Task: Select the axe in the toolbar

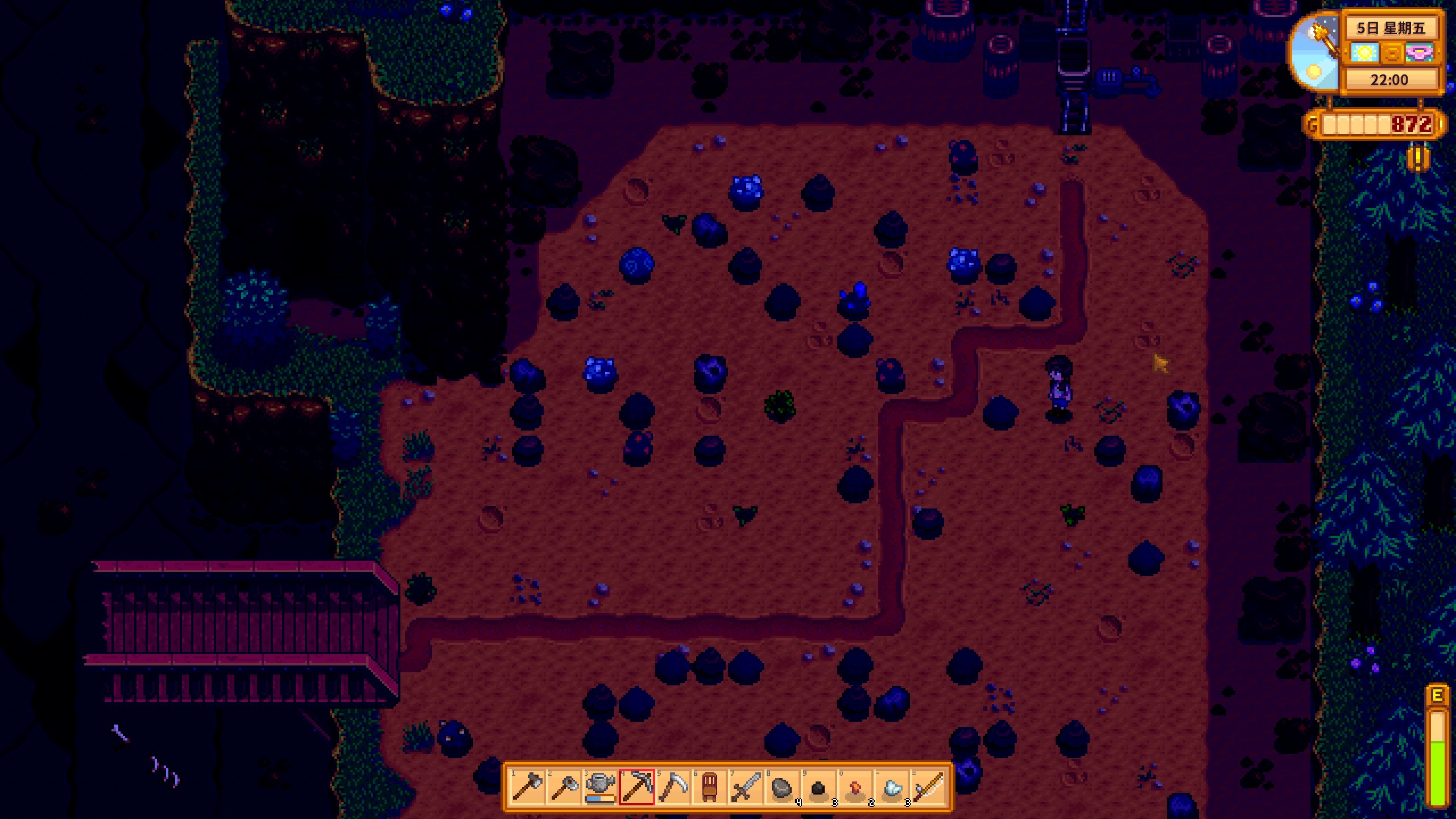Action: click(x=527, y=787)
